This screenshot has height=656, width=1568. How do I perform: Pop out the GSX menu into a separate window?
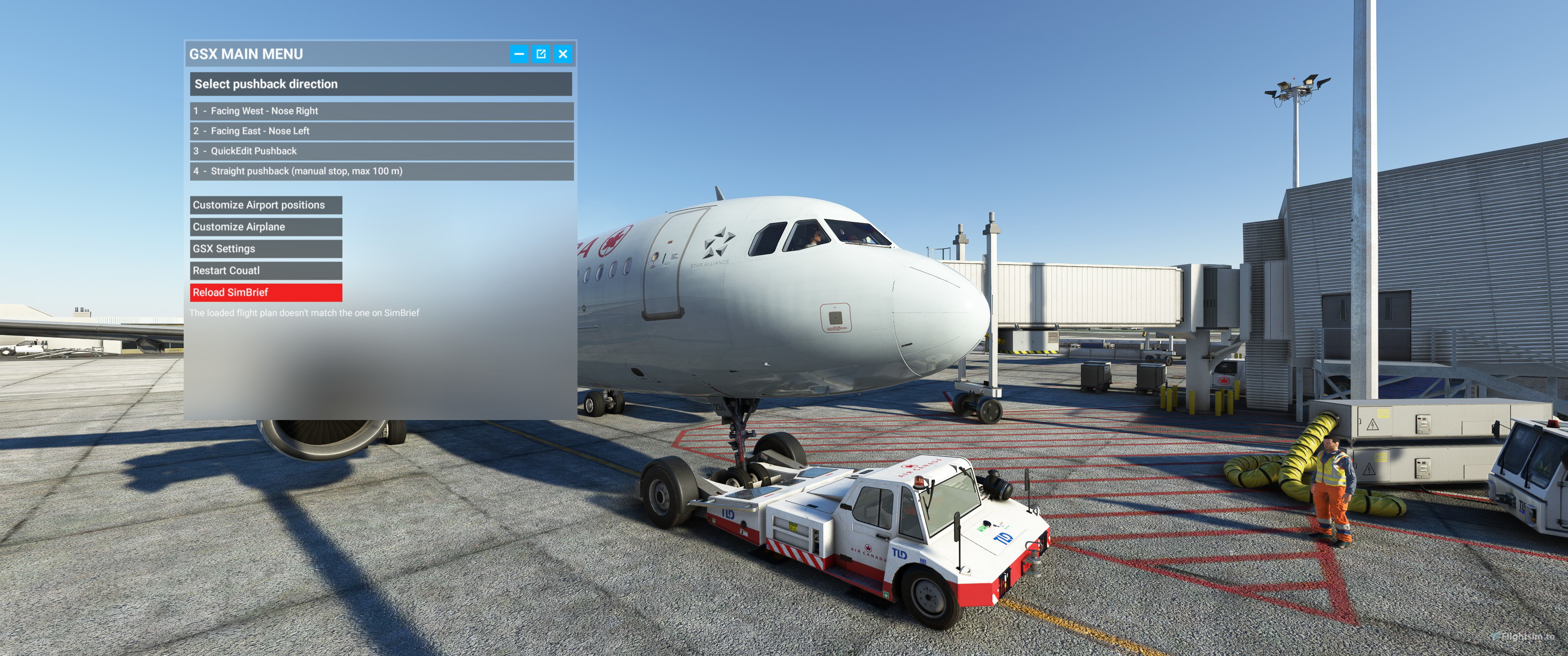pos(541,54)
